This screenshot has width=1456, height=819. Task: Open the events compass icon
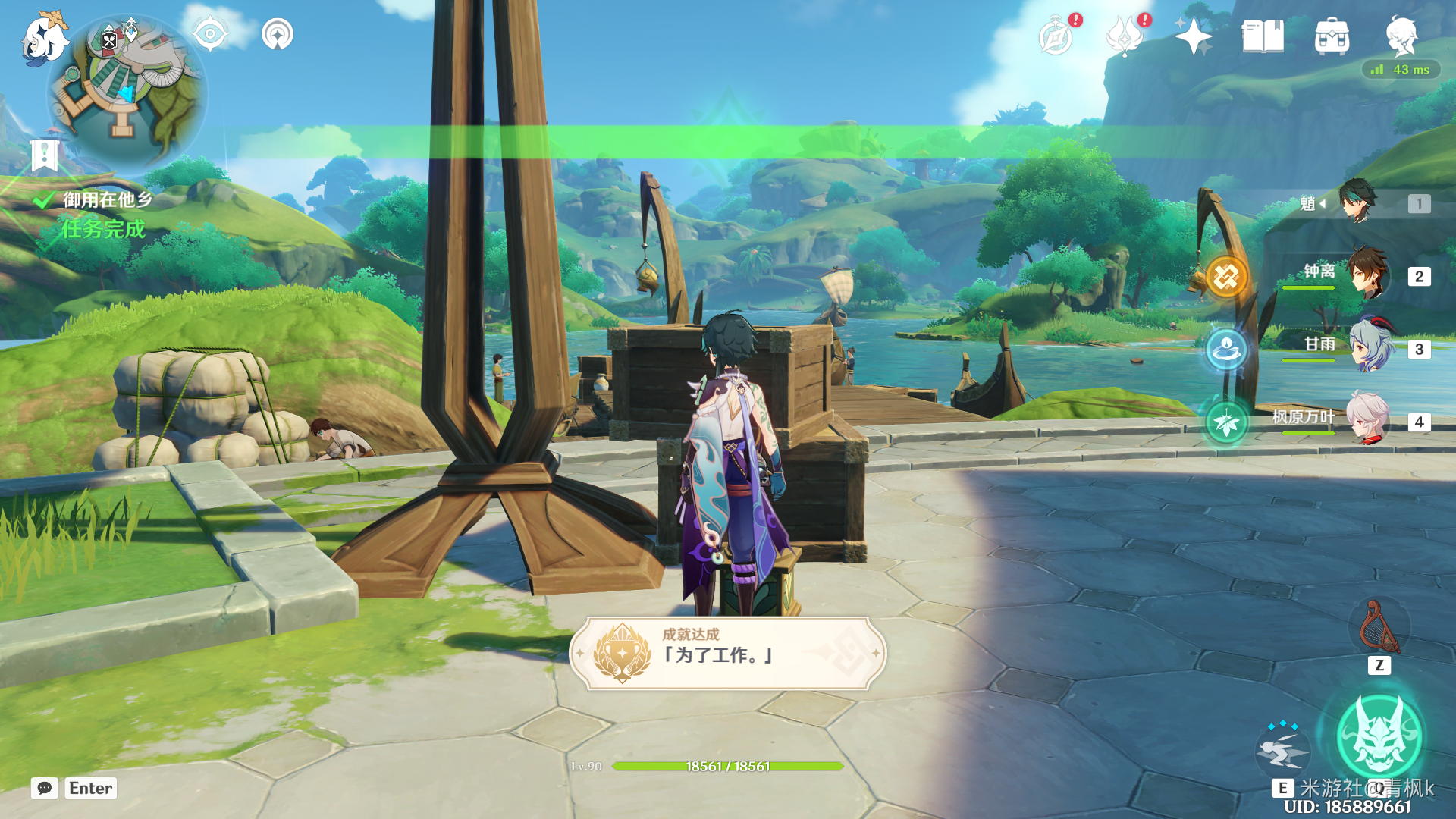click(x=1056, y=36)
